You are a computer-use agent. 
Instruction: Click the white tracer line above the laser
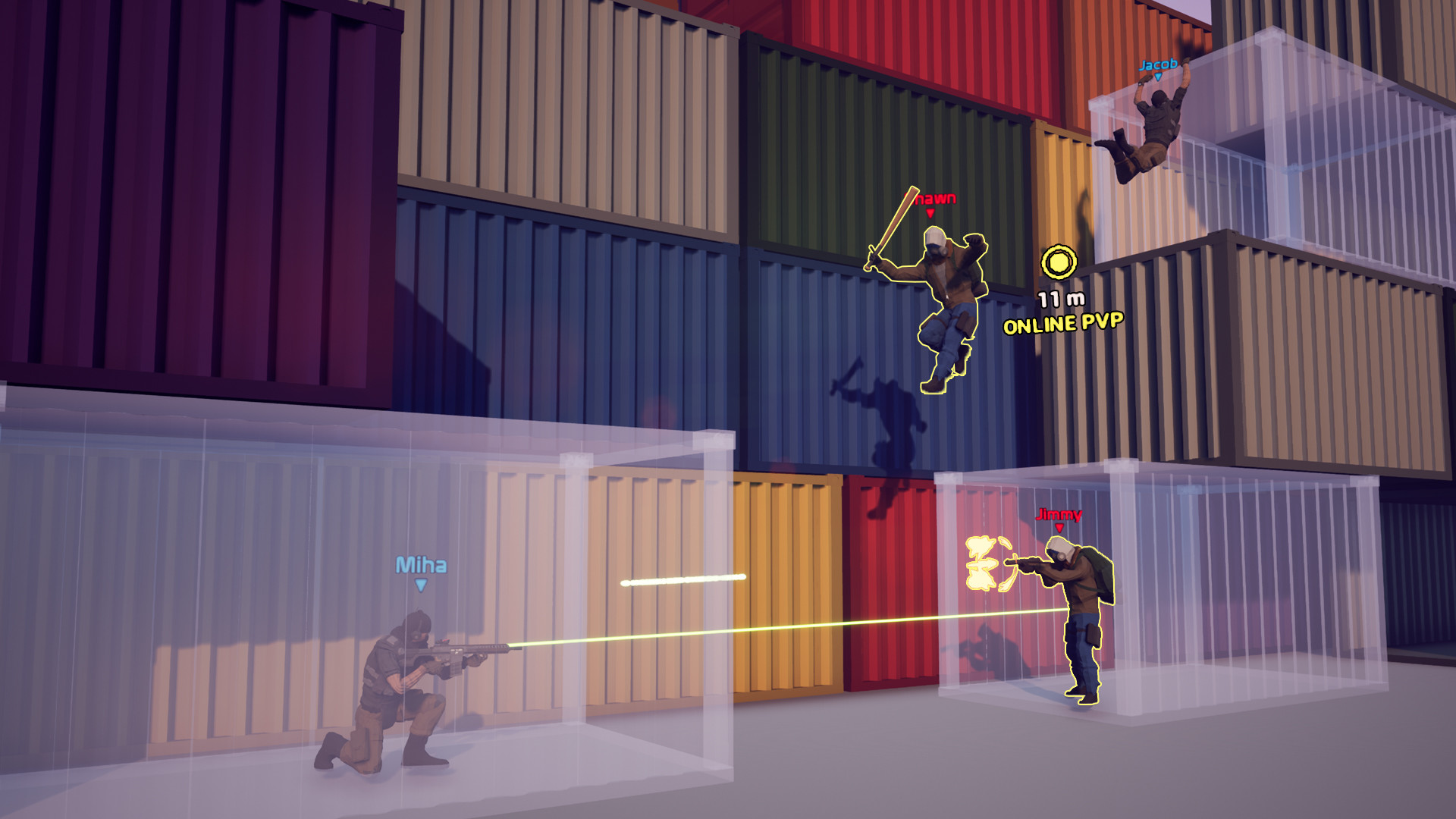[682, 582]
